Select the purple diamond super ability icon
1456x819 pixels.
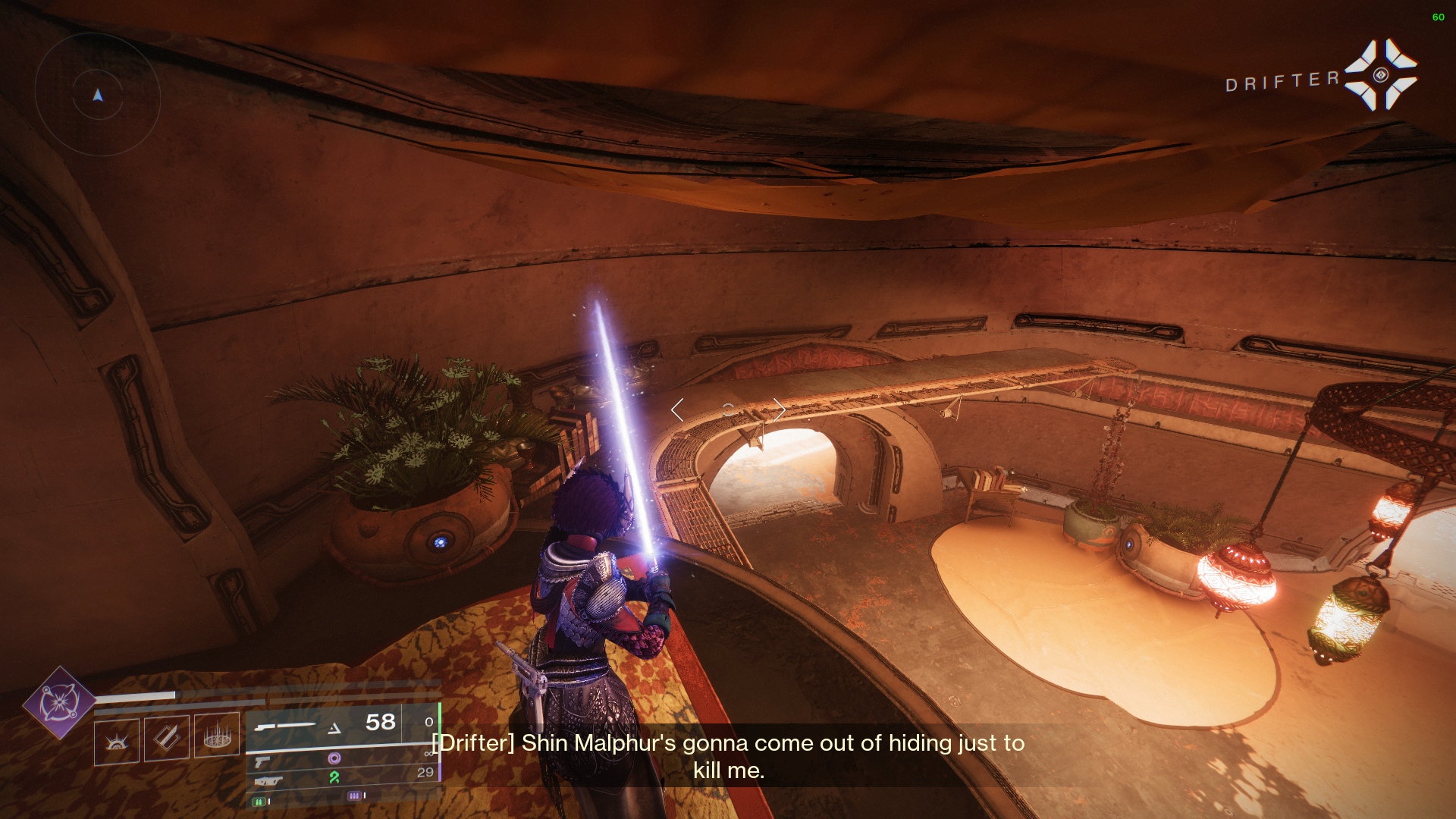(x=59, y=702)
